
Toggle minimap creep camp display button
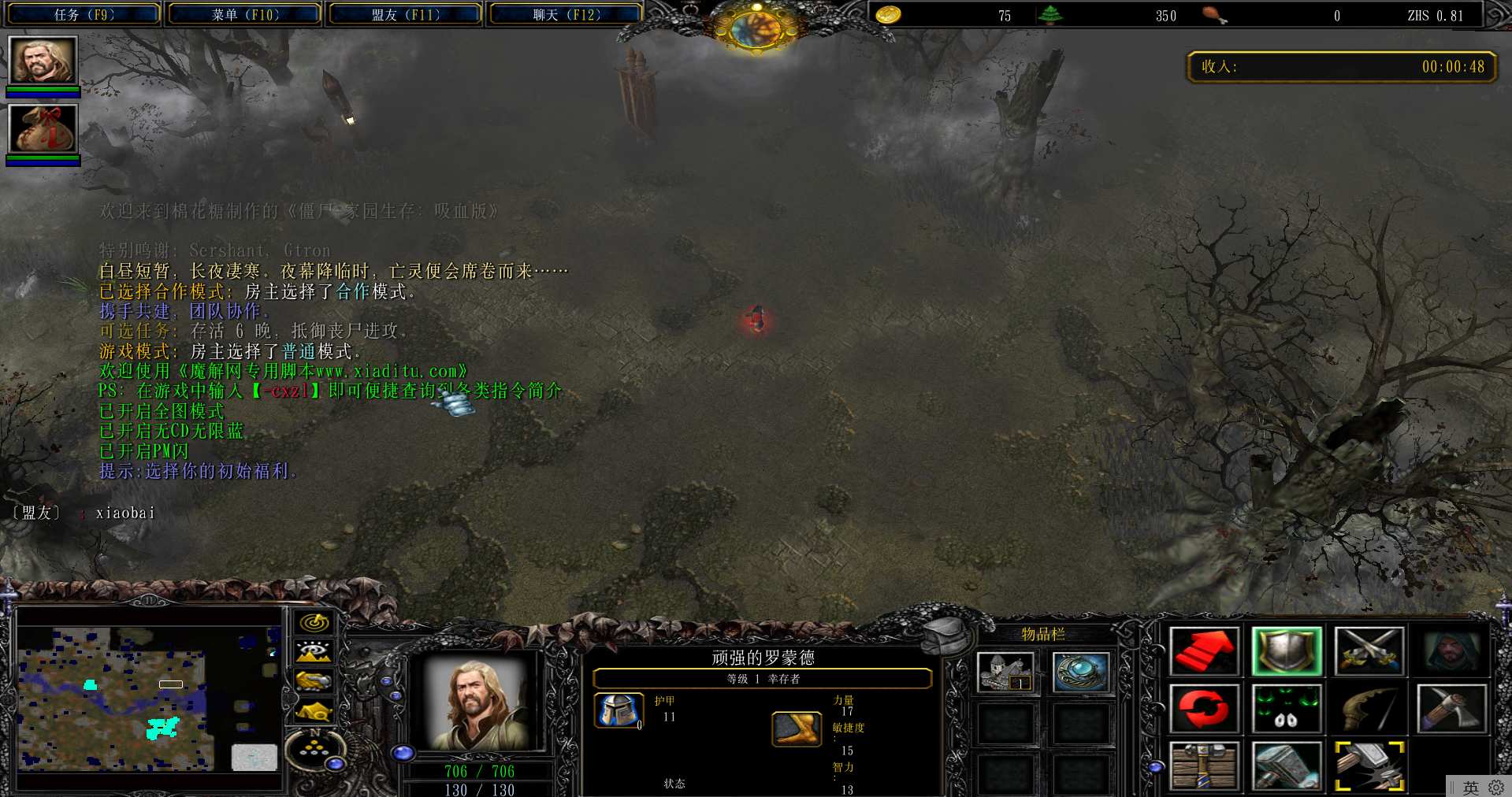click(x=314, y=711)
